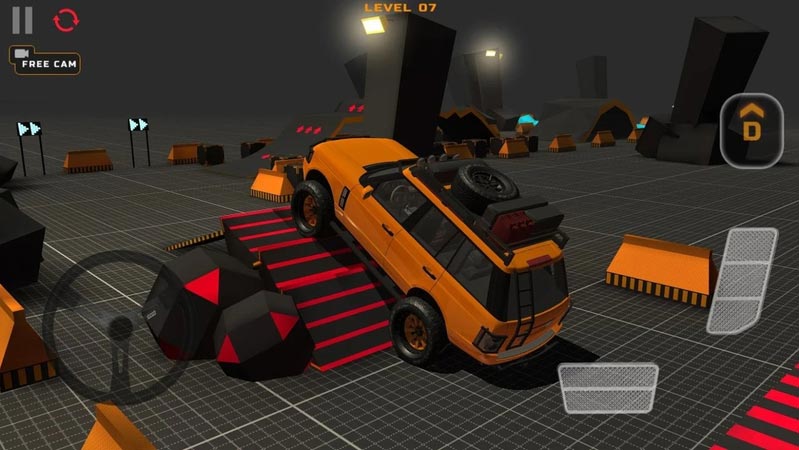Tap the gear shifter showing D
799x450 pixels.
coord(751,130)
